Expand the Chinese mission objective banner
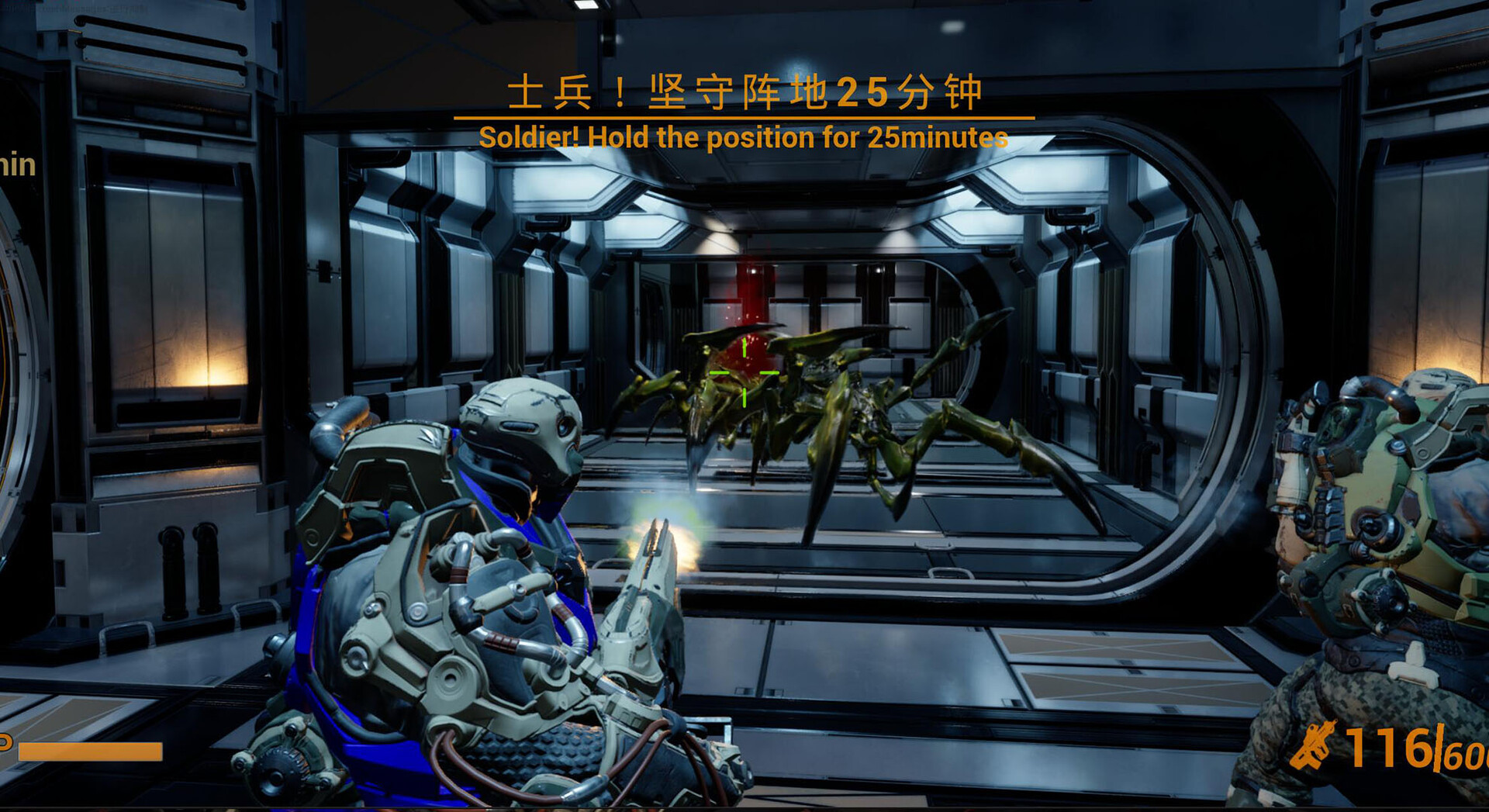The image size is (1489, 812). click(x=748, y=93)
